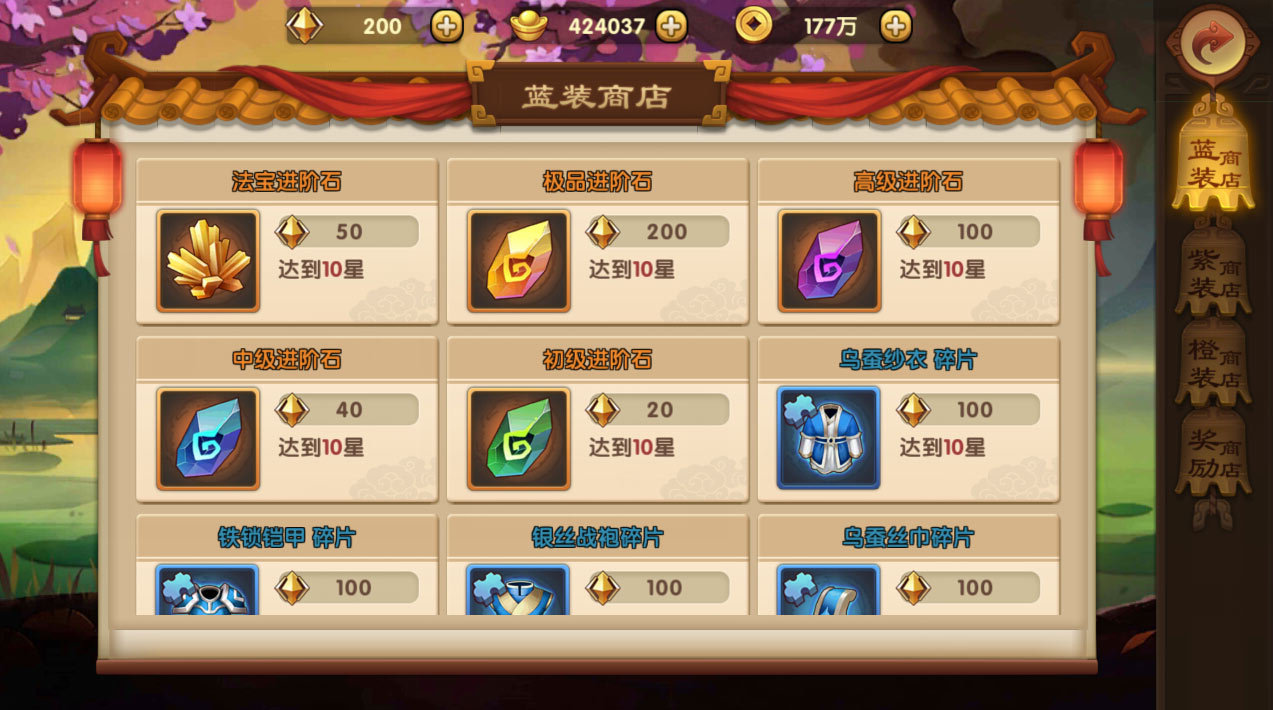Select the 奖励商店 tab
This screenshot has width=1273, height=710.
point(1213,453)
